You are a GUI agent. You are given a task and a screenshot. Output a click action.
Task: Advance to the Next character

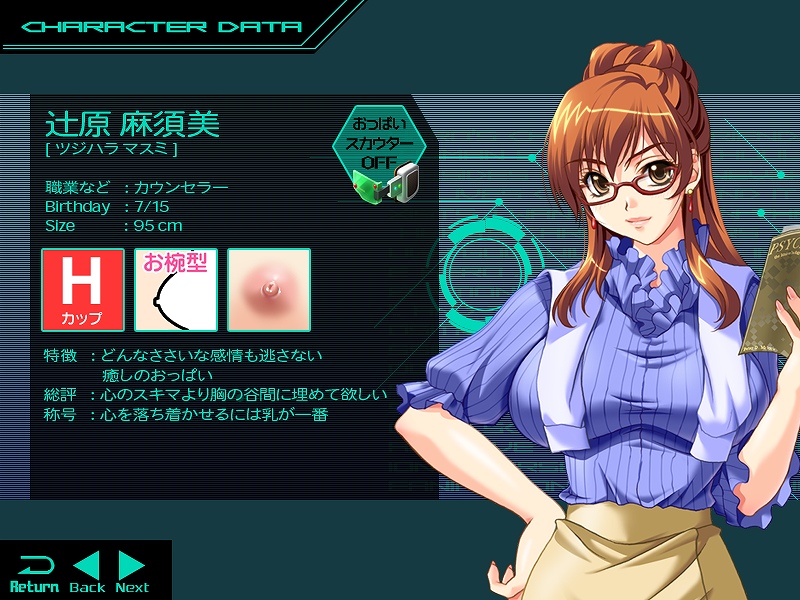tap(132, 572)
